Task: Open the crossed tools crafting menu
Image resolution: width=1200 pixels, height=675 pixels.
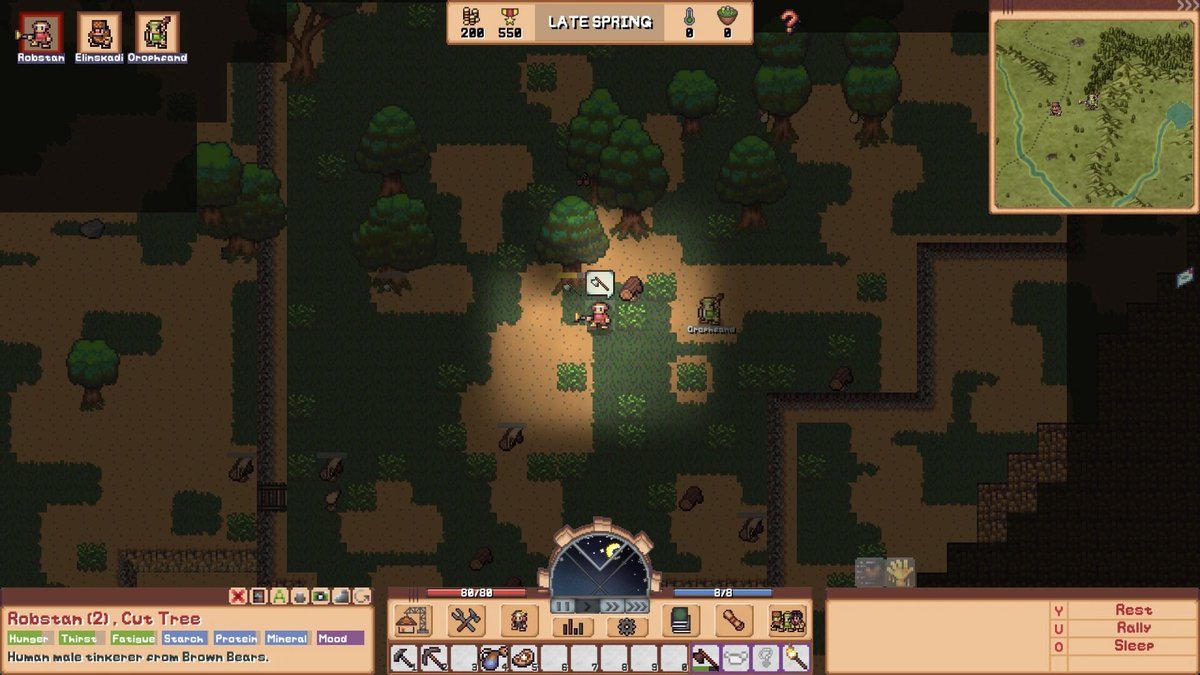Action: point(465,621)
